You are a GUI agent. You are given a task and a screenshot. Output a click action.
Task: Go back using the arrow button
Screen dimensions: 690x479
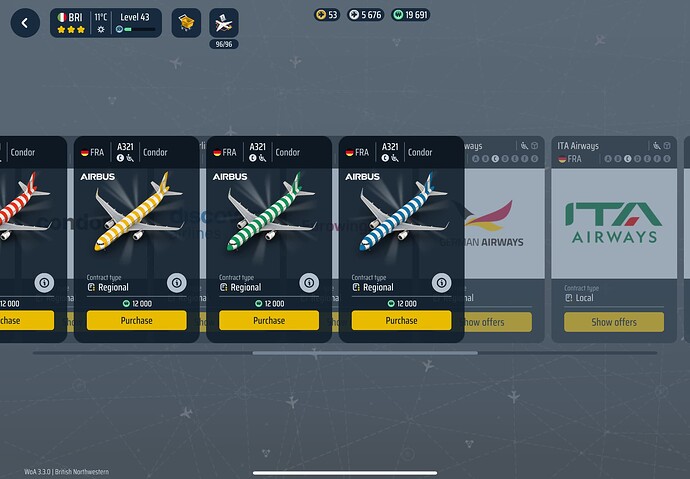click(25, 22)
